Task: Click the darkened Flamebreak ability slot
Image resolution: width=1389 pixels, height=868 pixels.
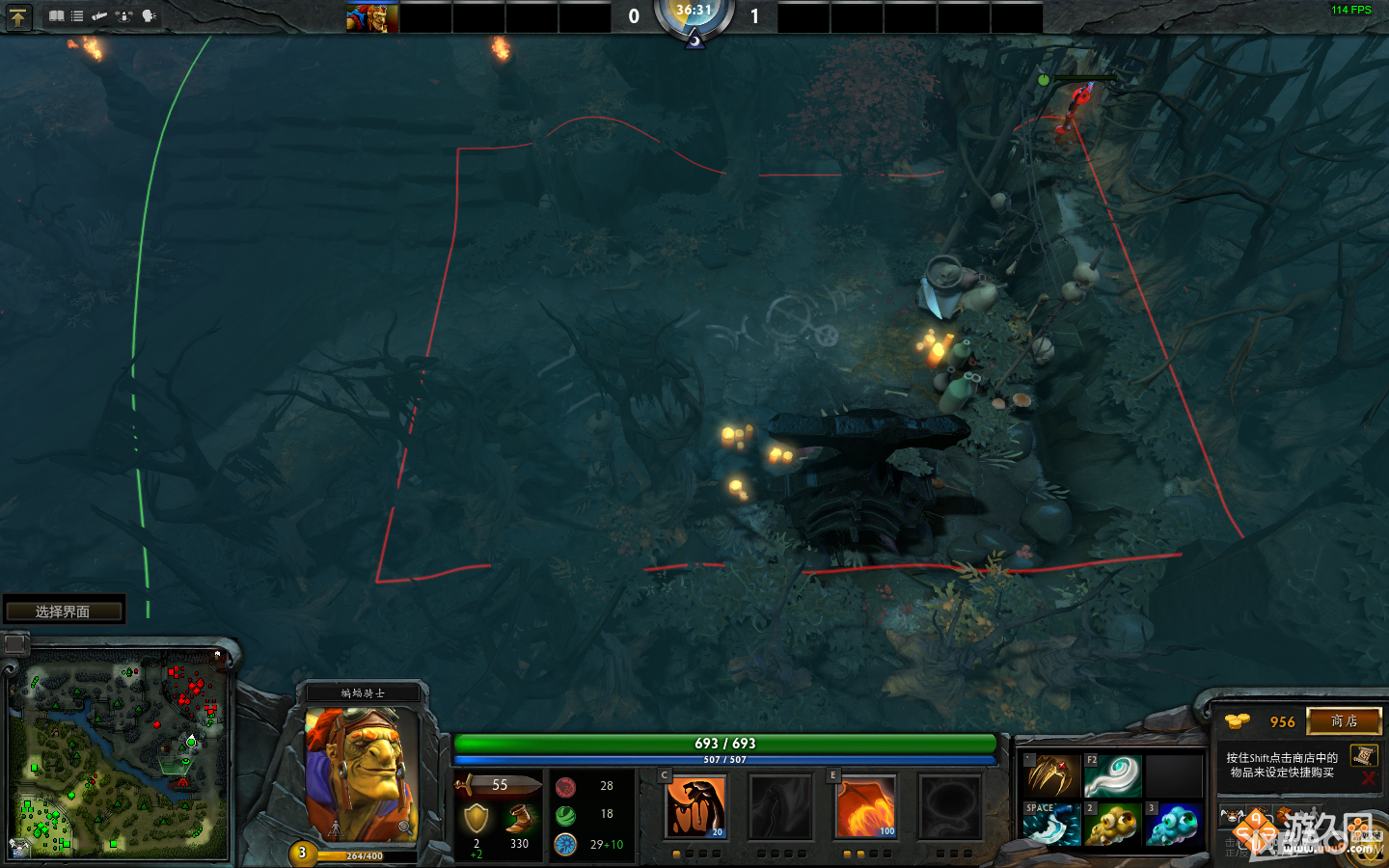Action: point(781,806)
